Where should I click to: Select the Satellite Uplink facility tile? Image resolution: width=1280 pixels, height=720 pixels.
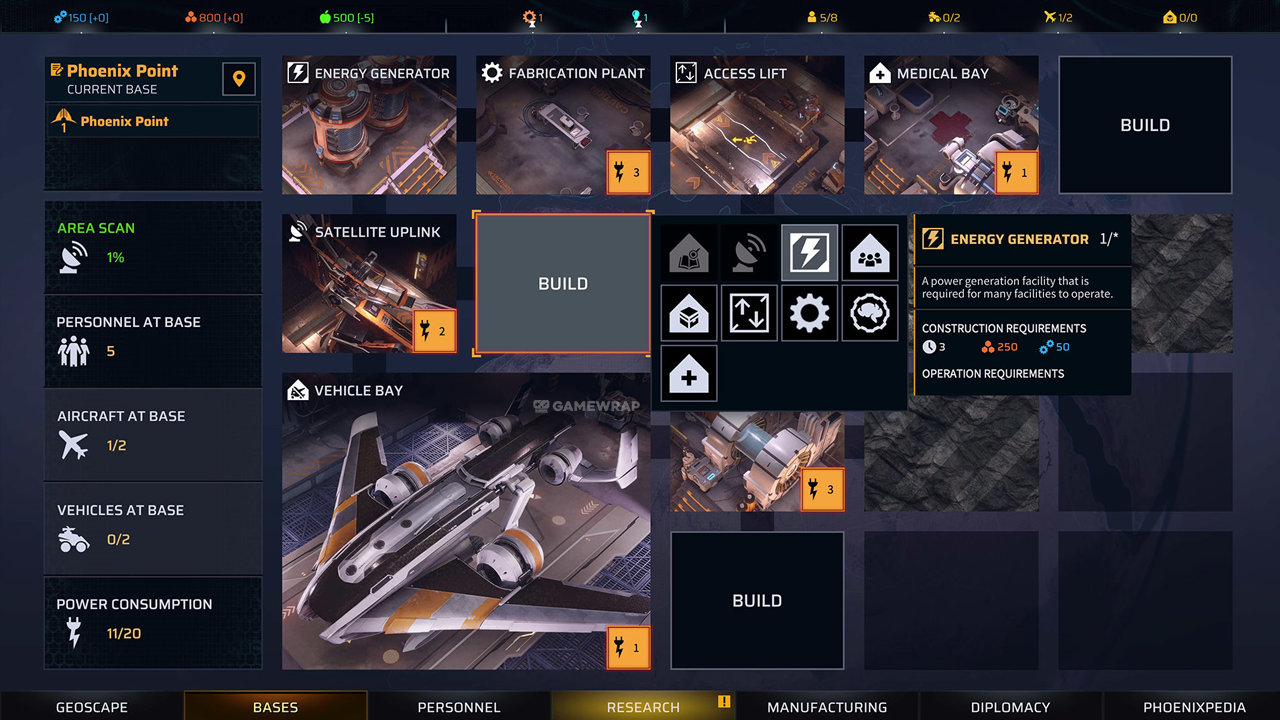[369, 283]
